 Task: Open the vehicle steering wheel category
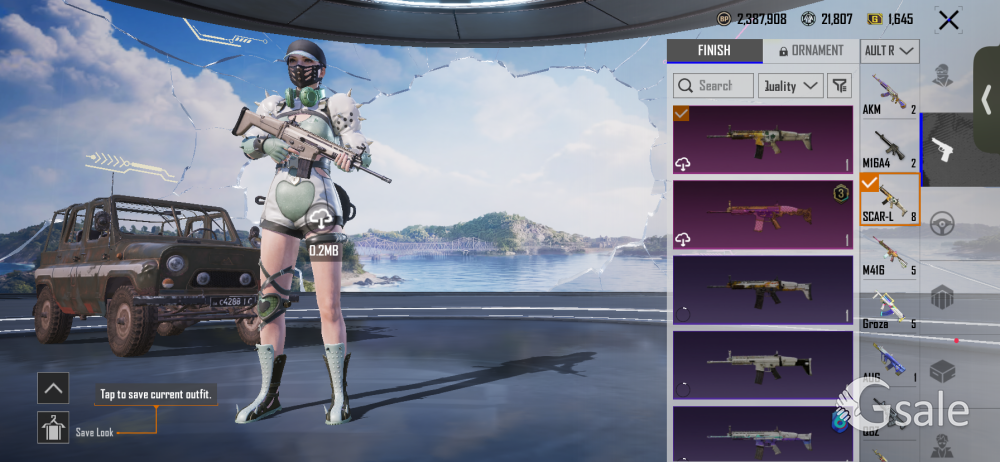click(x=942, y=223)
